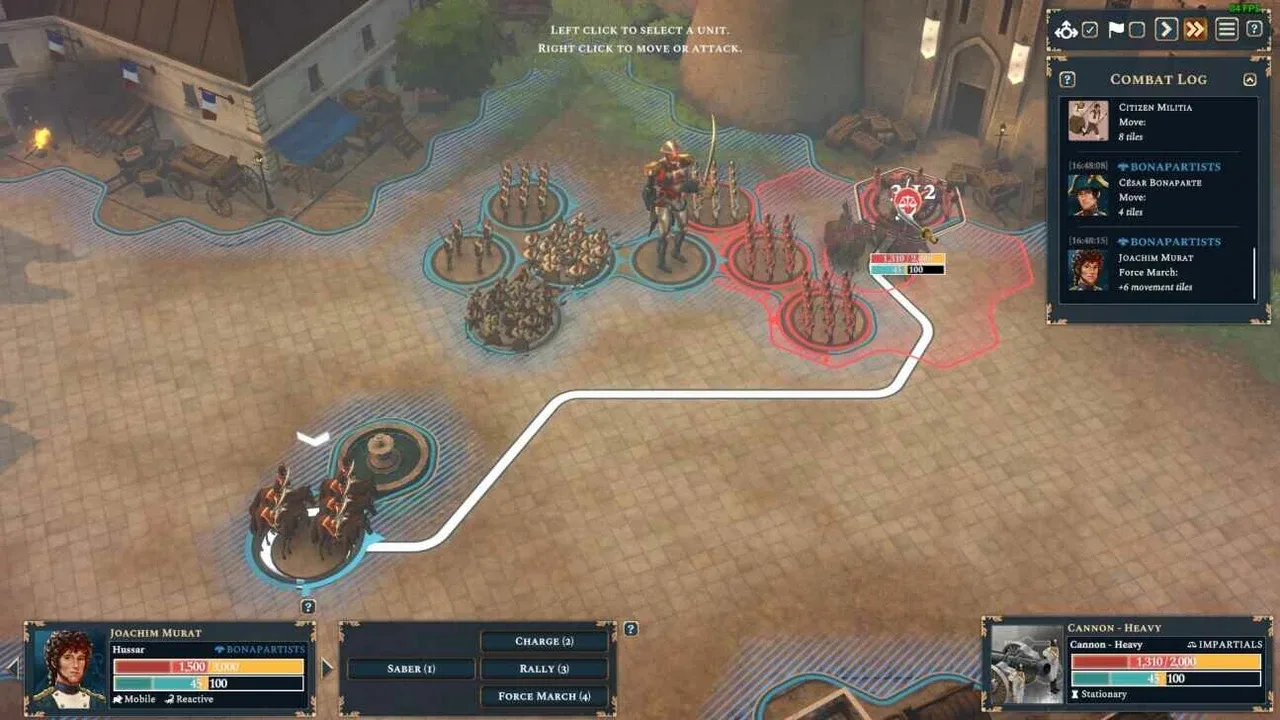Image resolution: width=1280 pixels, height=720 pixels.
Task: Open the hamburger game menu
Action: coord(1225,30)
